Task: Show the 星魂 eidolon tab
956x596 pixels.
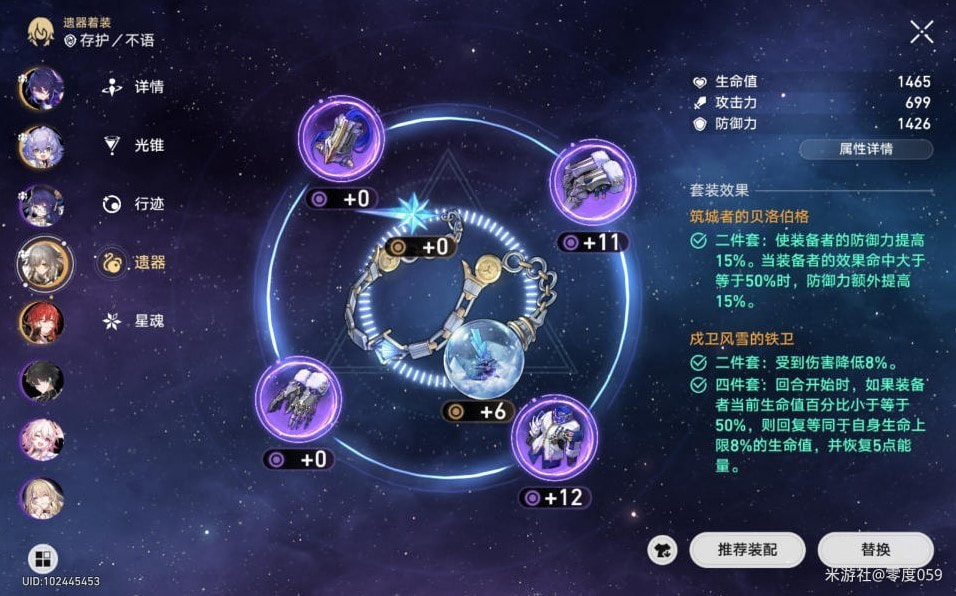Action: tap(135, 322)
